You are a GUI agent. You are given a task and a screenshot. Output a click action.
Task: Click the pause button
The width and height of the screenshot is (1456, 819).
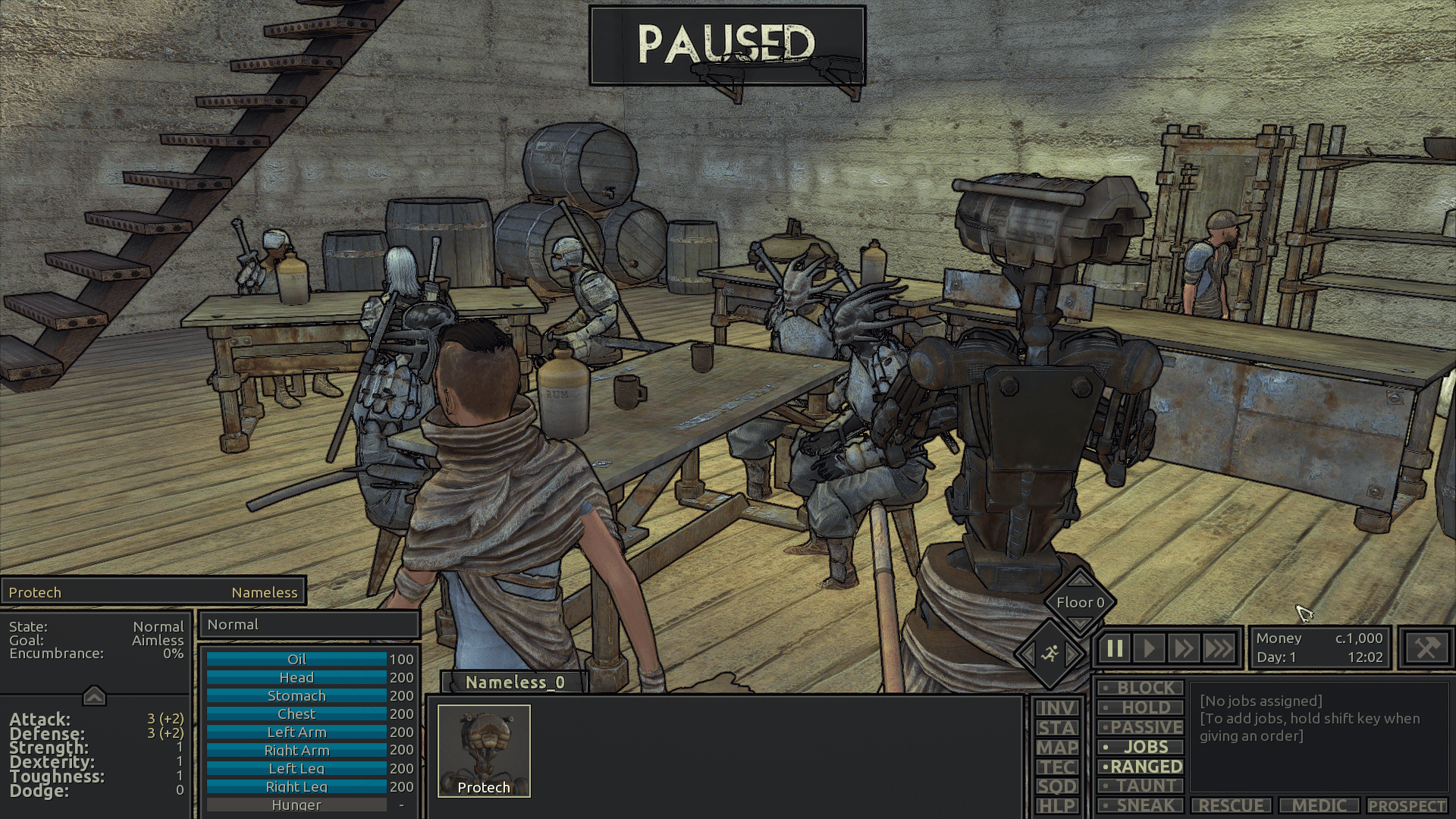coord(1115,649)
